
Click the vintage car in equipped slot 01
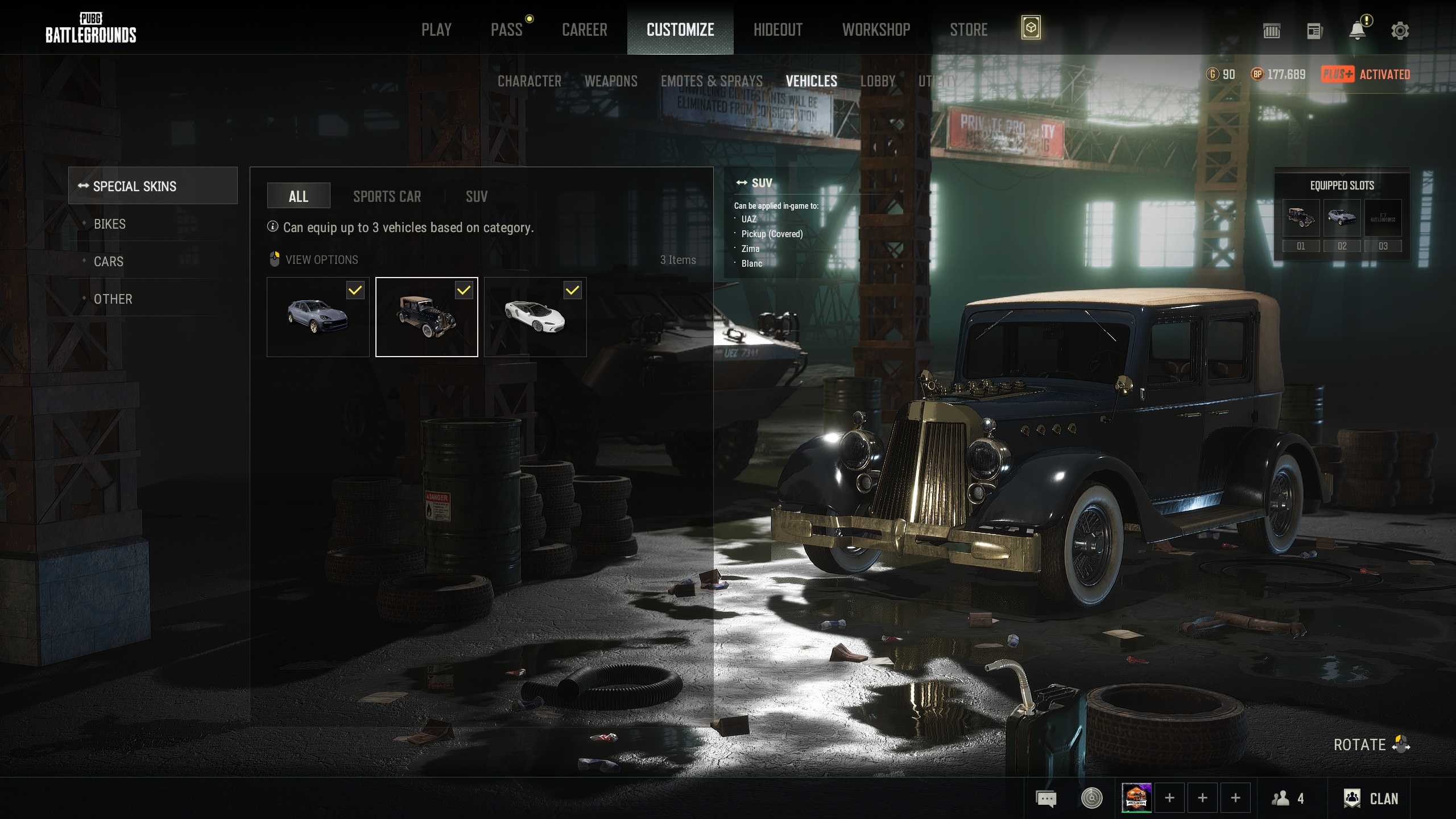click(1301, 218)
